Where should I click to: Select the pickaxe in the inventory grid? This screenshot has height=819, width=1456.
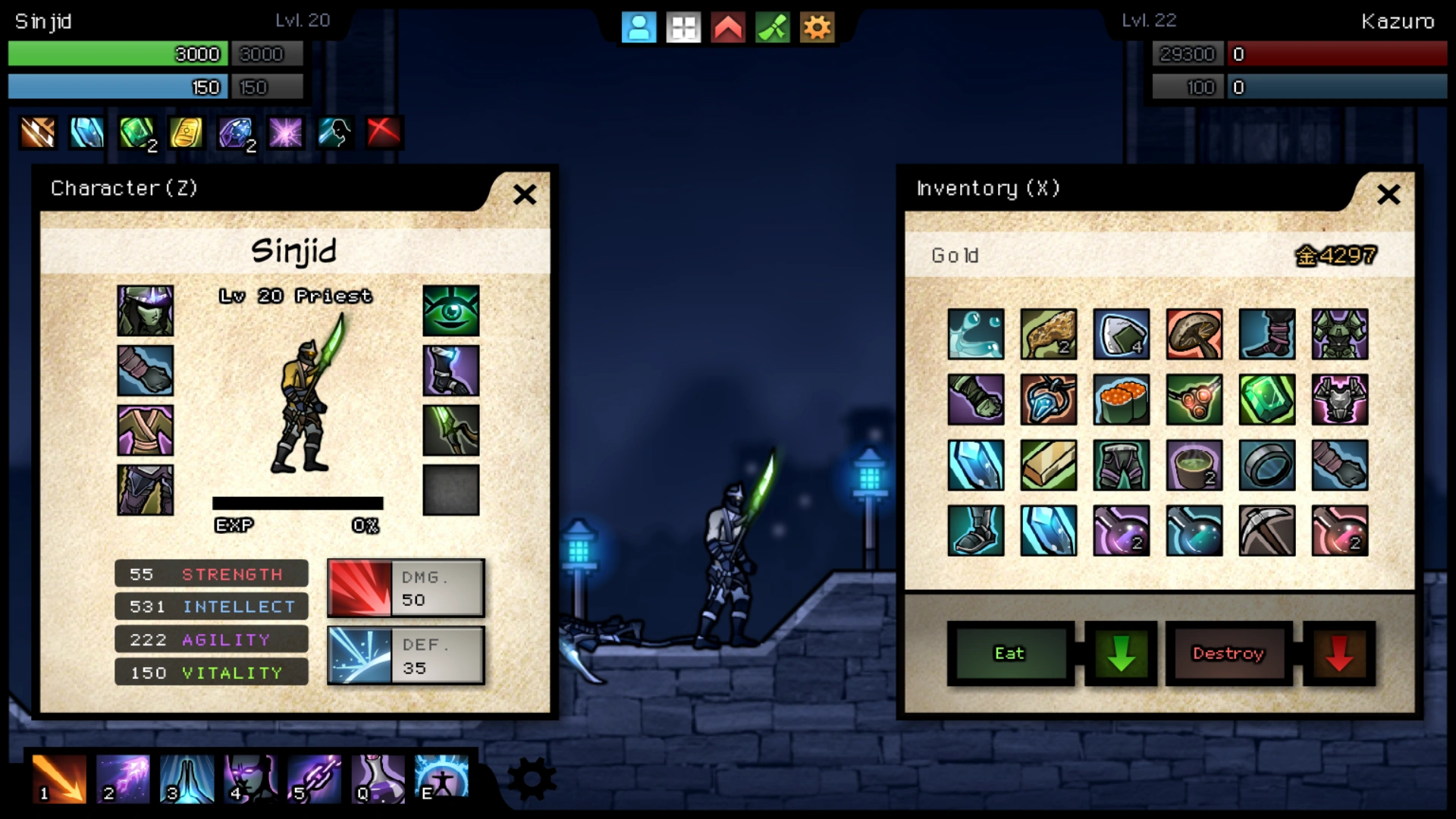pos(1266,530)
